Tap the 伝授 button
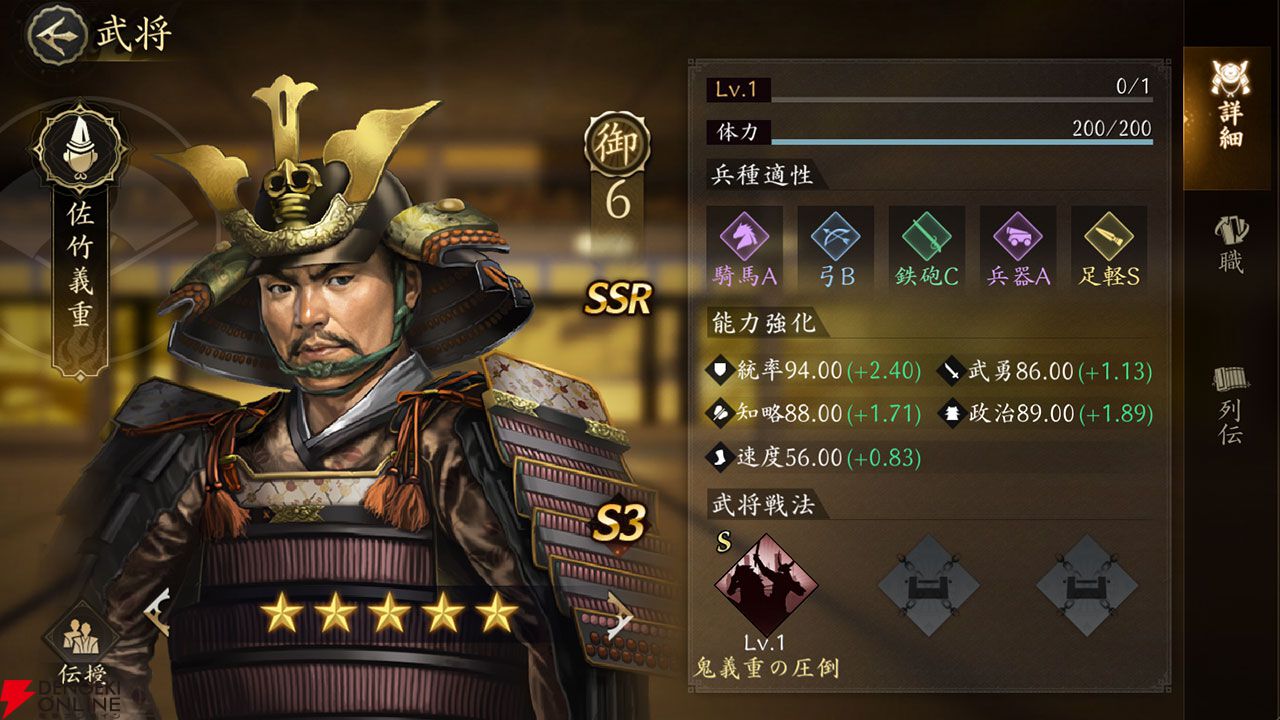This screenshot has width=1280, height=720. pyautogui.click(x=80, y=645)
